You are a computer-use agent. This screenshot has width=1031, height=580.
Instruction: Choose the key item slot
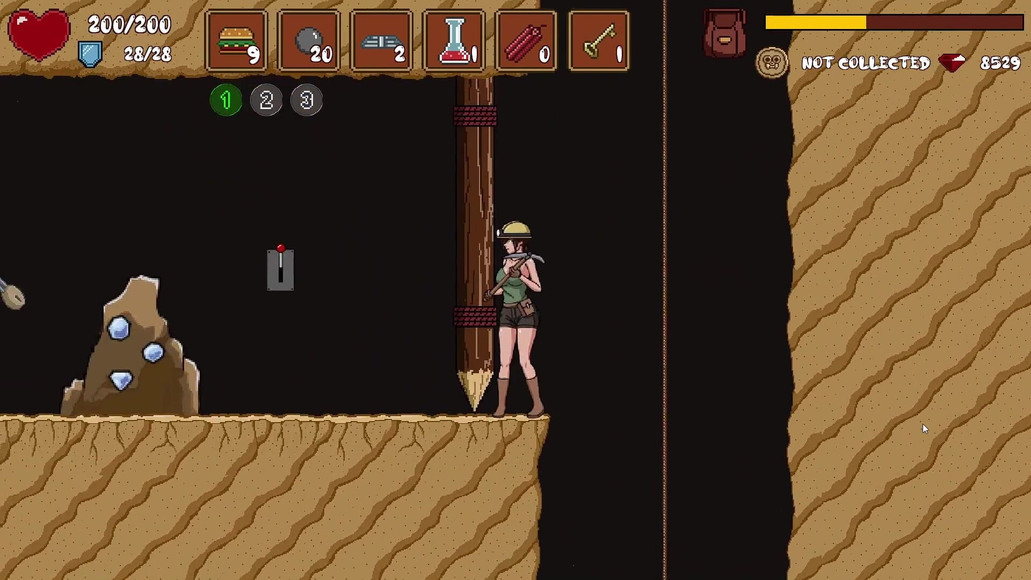(x=599, y=41)
